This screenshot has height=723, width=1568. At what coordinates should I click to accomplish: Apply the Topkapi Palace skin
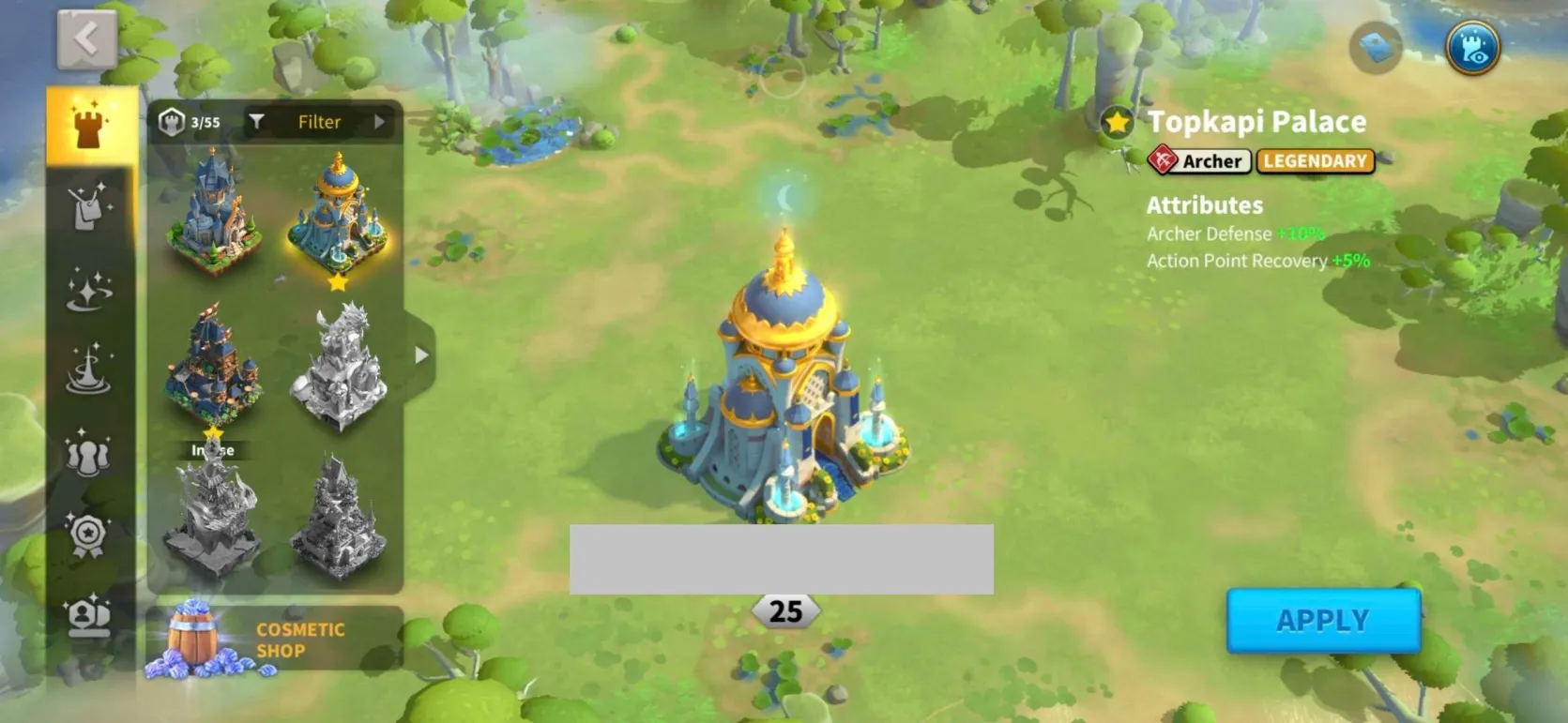coord(1322,621)
